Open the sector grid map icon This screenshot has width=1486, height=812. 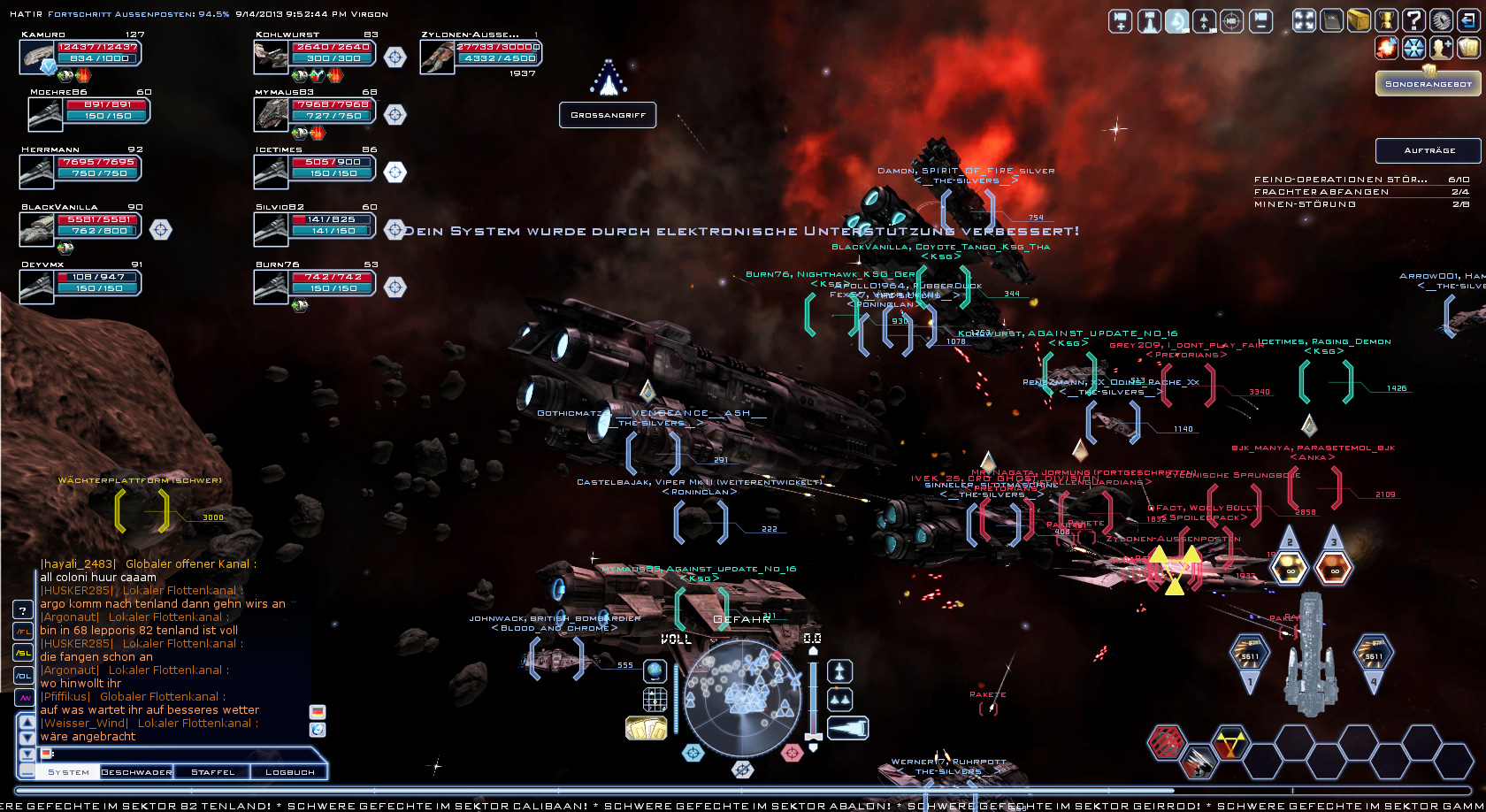(655, 700)
